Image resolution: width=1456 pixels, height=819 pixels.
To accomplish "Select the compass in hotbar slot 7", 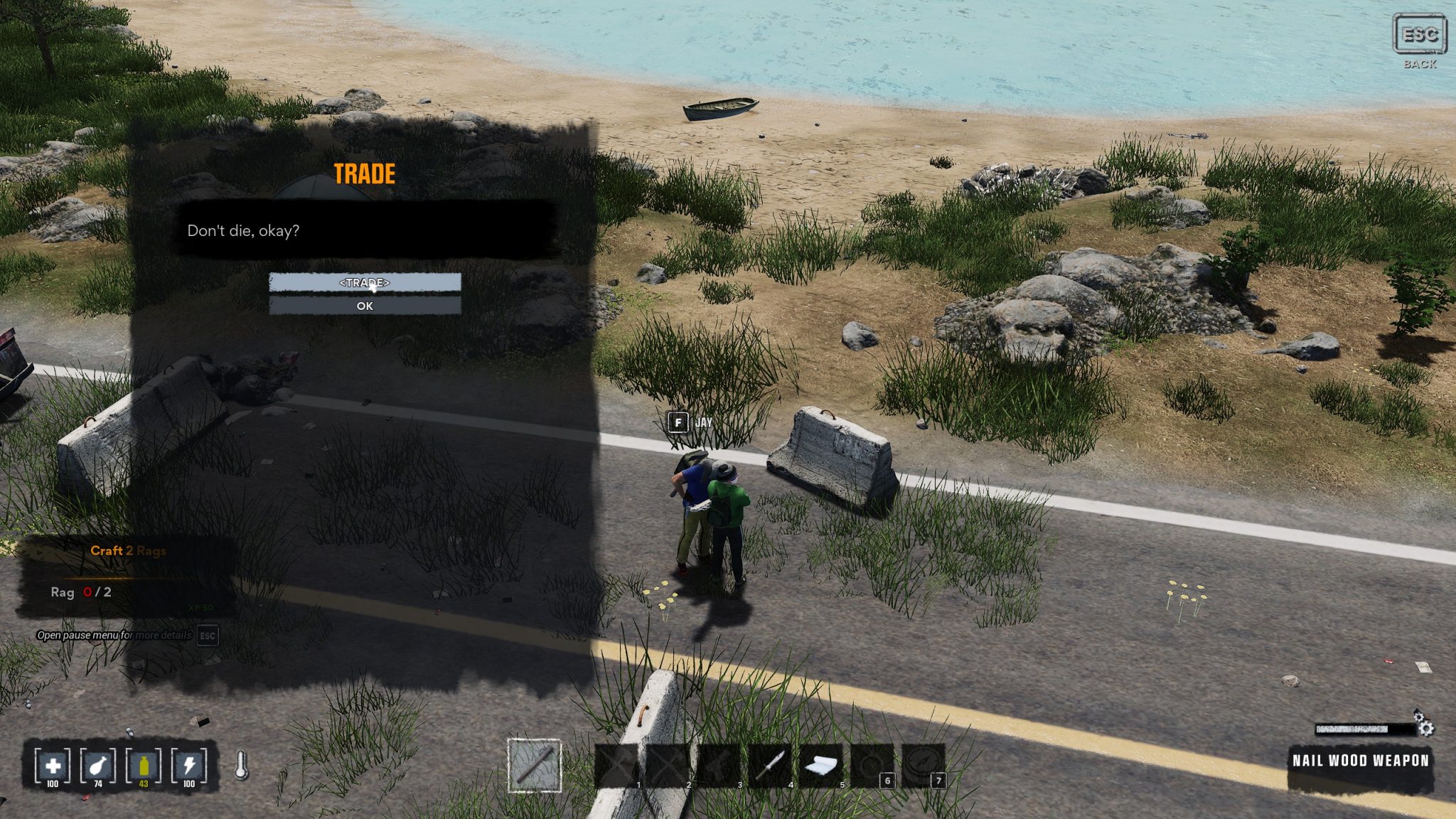I will pyautogui.click(x=923, y=765).
